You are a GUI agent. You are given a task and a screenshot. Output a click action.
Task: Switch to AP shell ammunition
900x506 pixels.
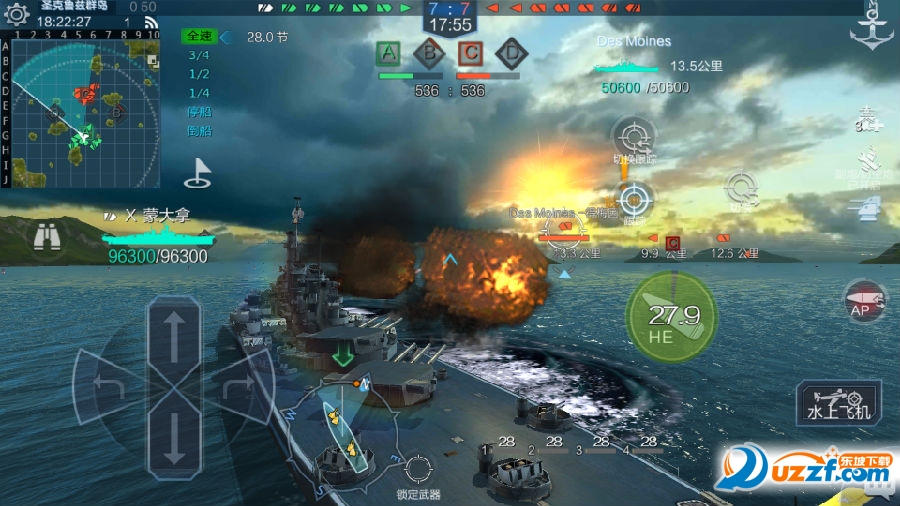coord(864,298)
